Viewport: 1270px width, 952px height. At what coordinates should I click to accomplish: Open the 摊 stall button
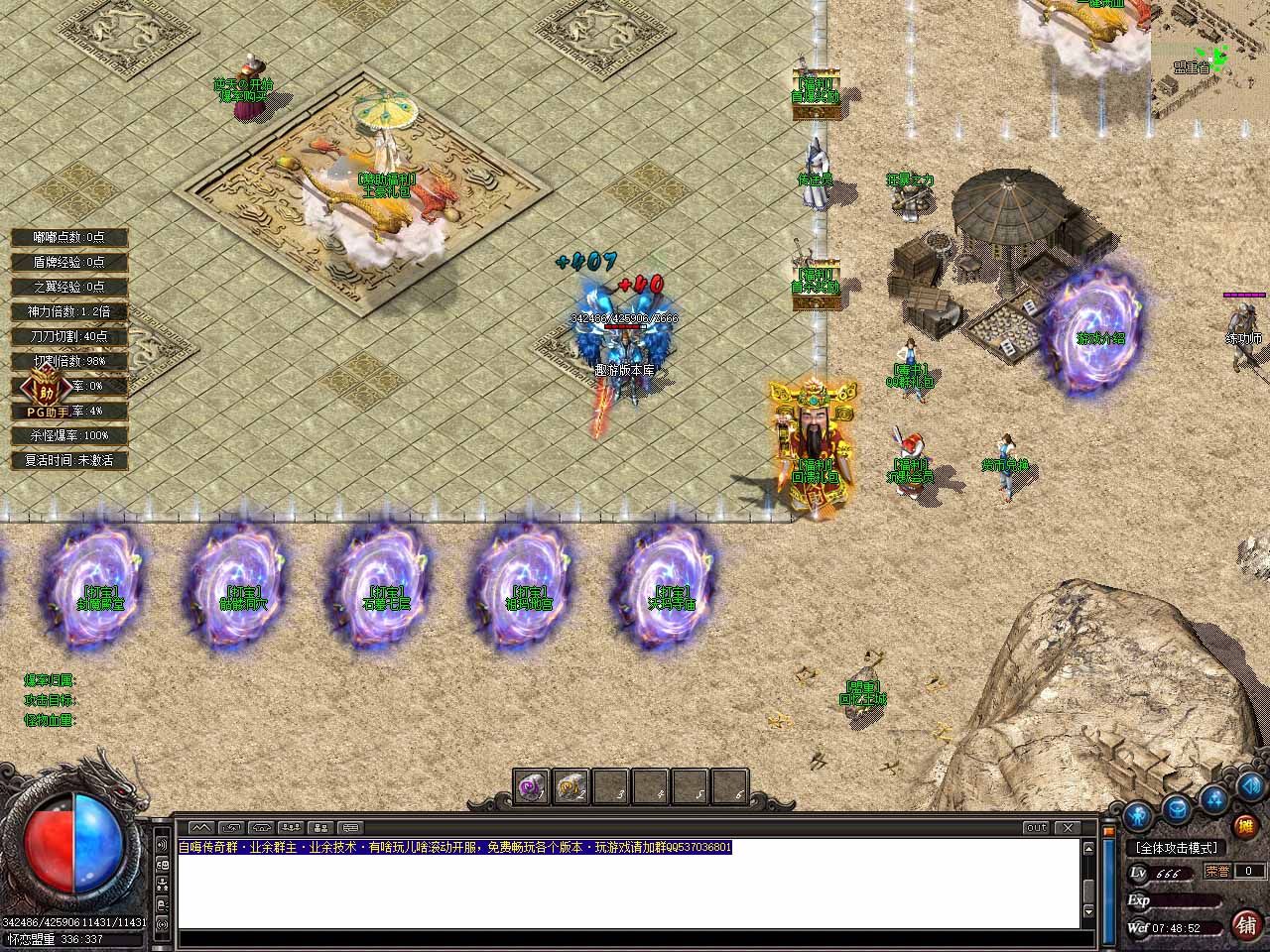[1244, 826]
